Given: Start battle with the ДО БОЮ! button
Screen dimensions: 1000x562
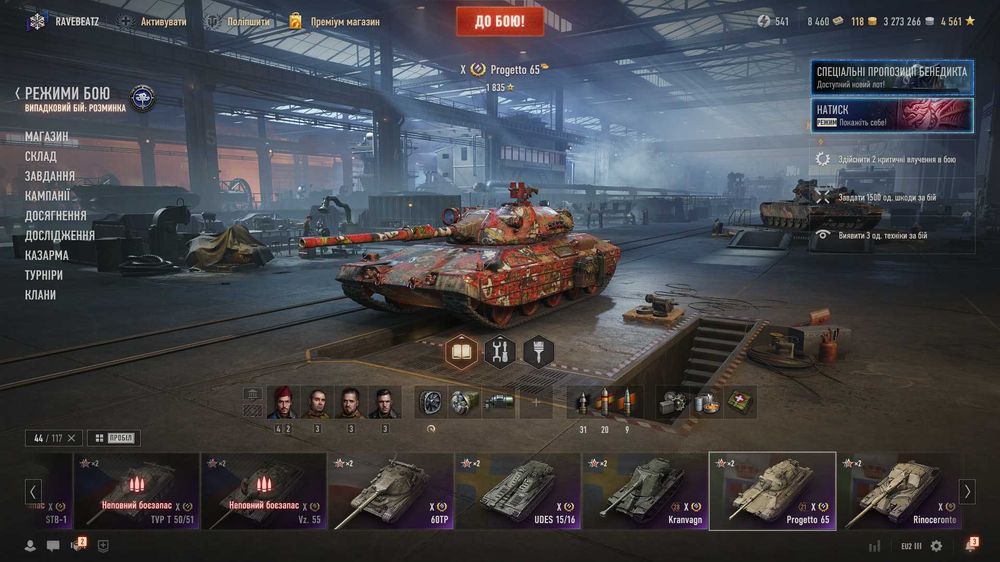Looking at the screenshot, I should pyautogui.click(x=499, y=20).
